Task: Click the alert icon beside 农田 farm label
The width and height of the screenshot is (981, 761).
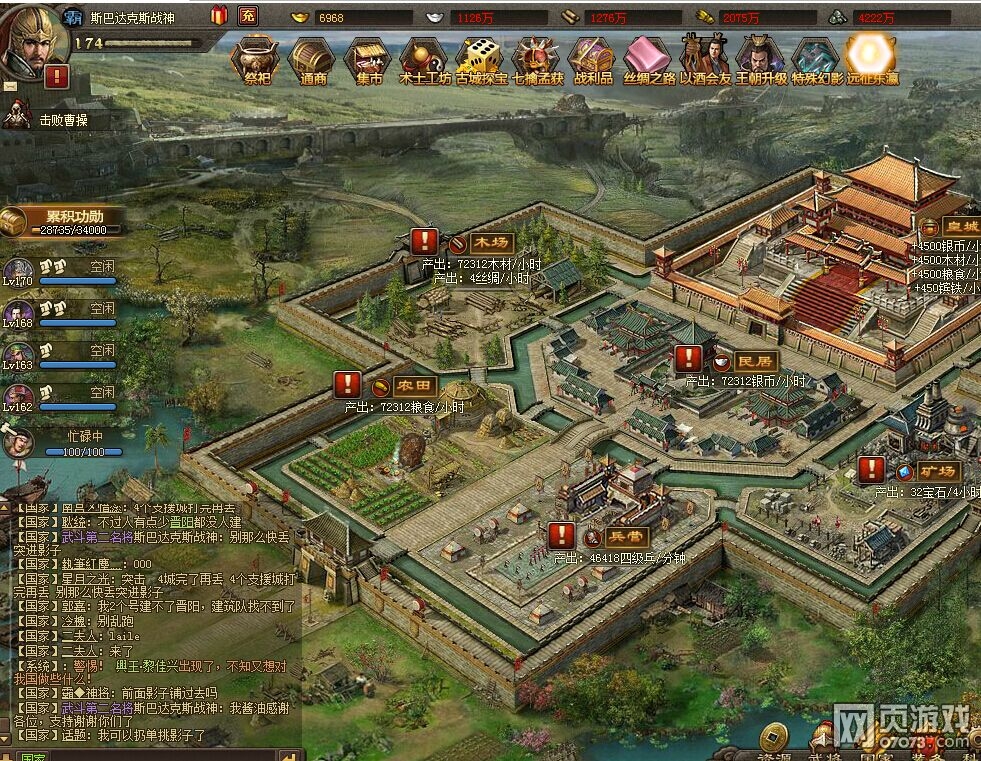Action: 347,384
